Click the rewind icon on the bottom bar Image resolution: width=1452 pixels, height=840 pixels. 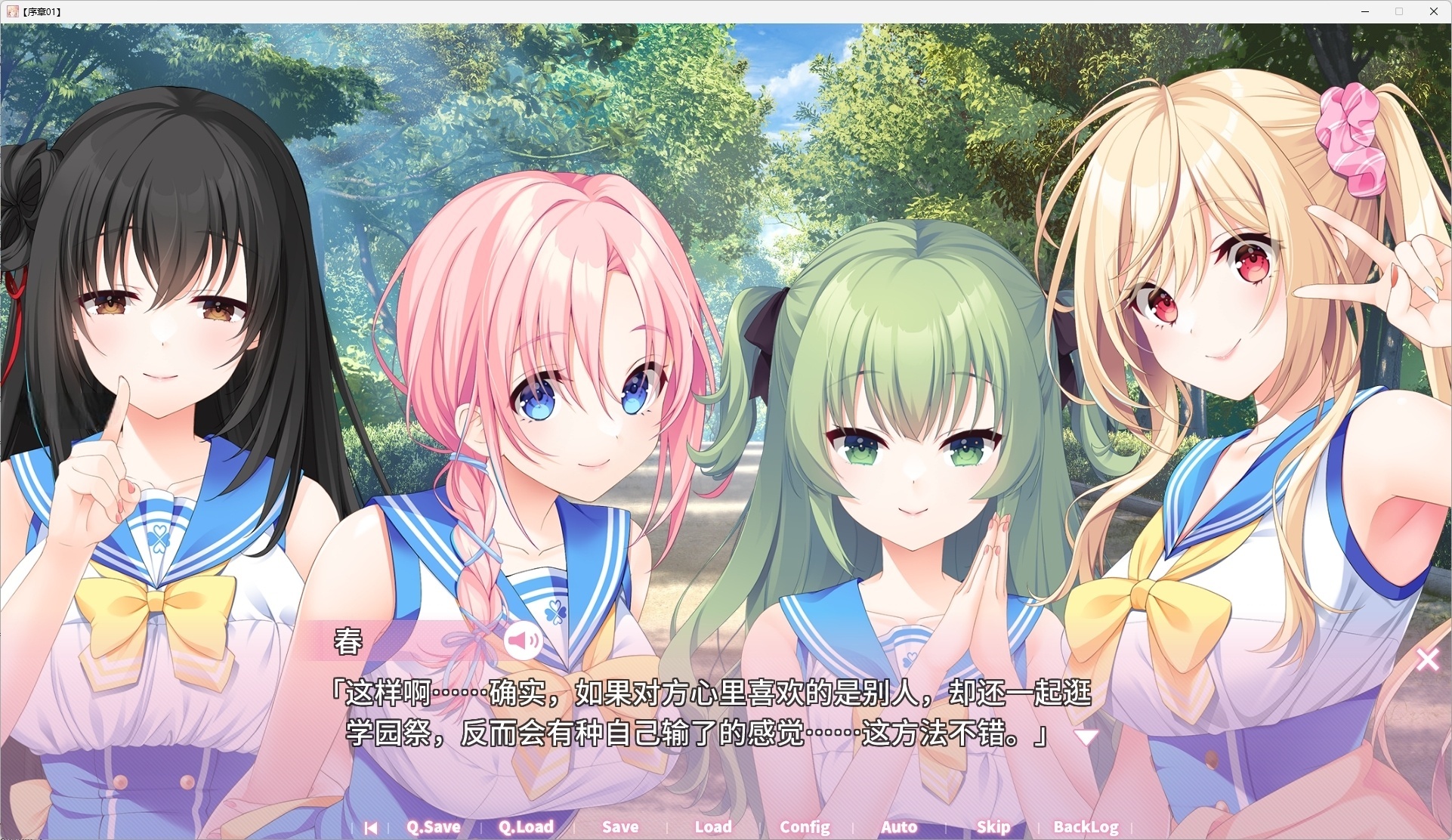pos(371,827)
